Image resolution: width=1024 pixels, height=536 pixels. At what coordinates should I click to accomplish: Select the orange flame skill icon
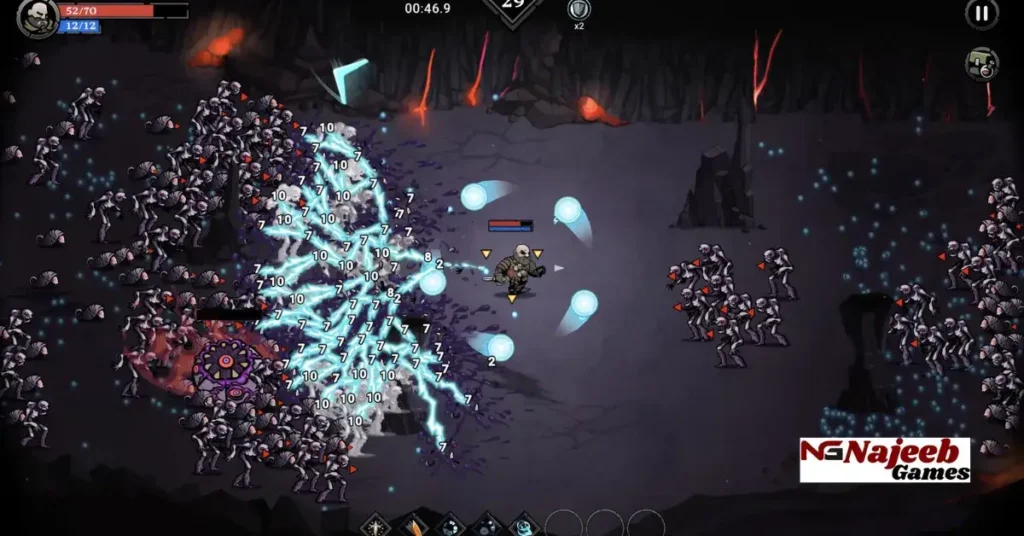point(413,524)
